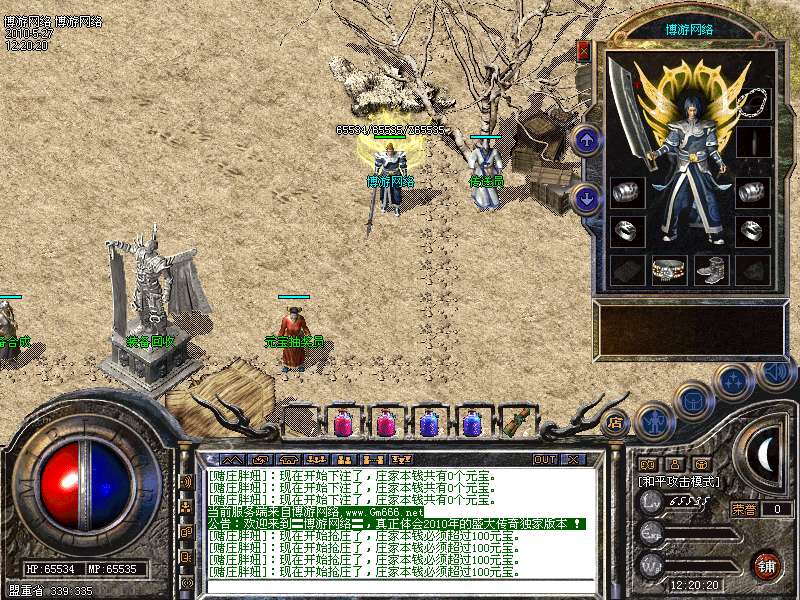This screenshot has height=600, width=800.
Task: Open the shop button marked 铺
Action: [766, 565]
